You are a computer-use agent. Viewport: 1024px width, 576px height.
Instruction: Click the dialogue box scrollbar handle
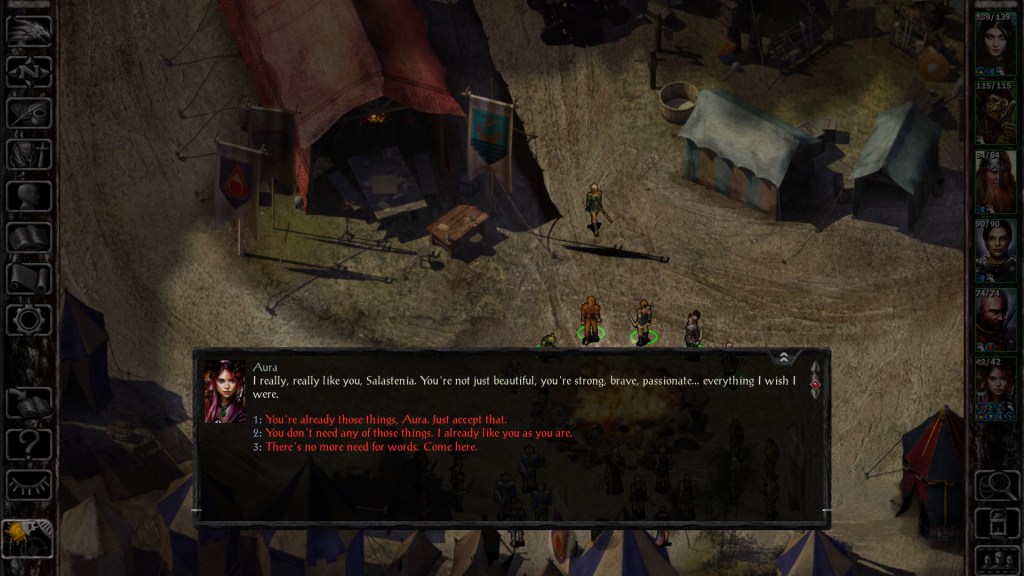(x=814, y=385)
